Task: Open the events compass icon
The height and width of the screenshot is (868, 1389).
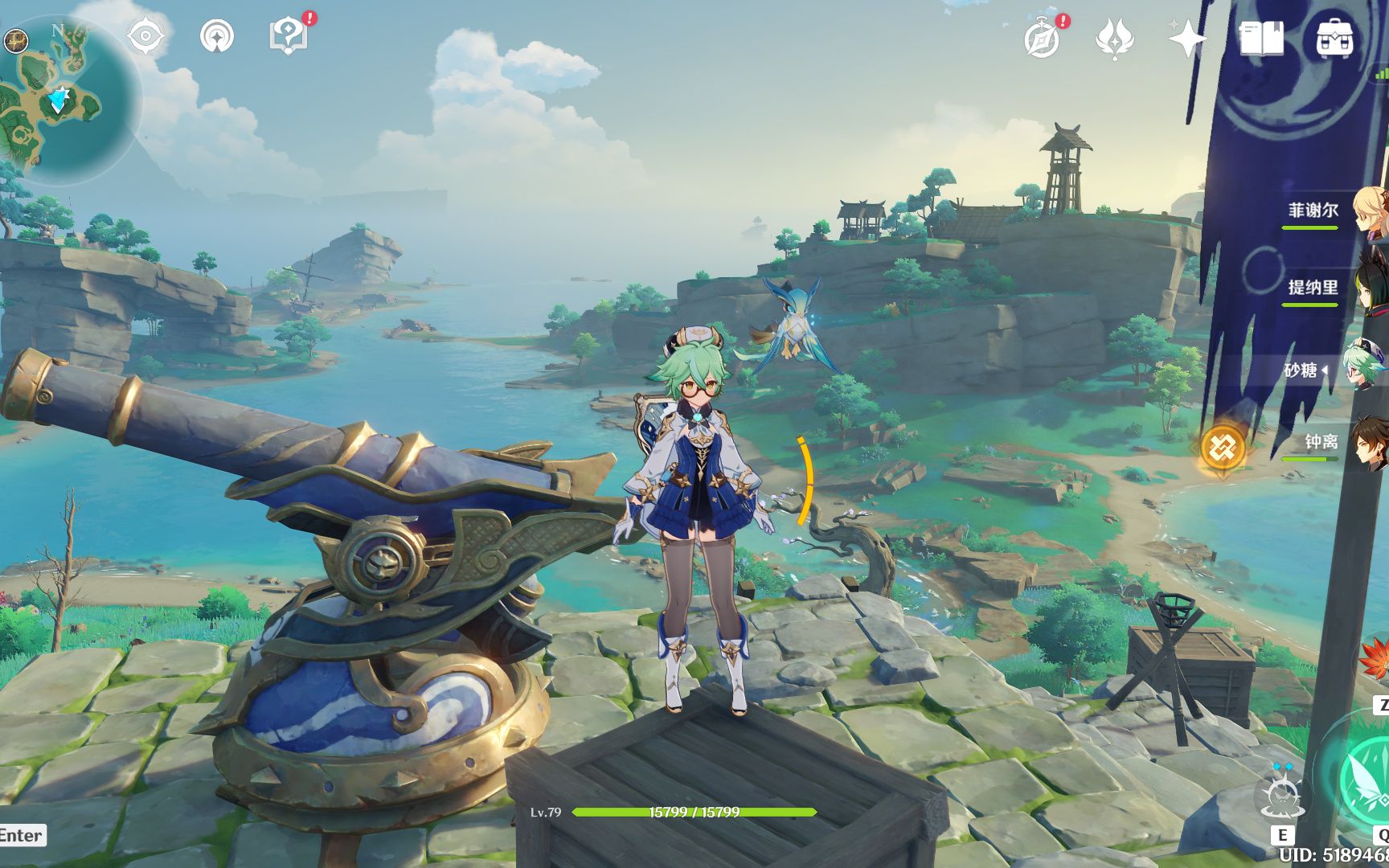Action: click(1043, 38)
